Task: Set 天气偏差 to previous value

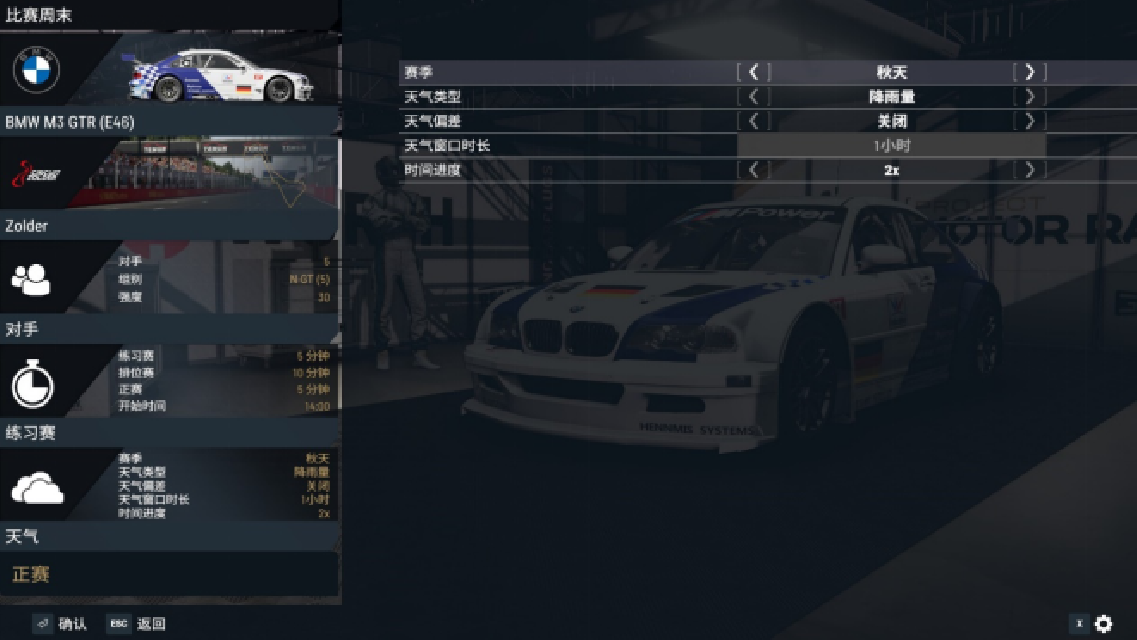Action: point(754,121)
